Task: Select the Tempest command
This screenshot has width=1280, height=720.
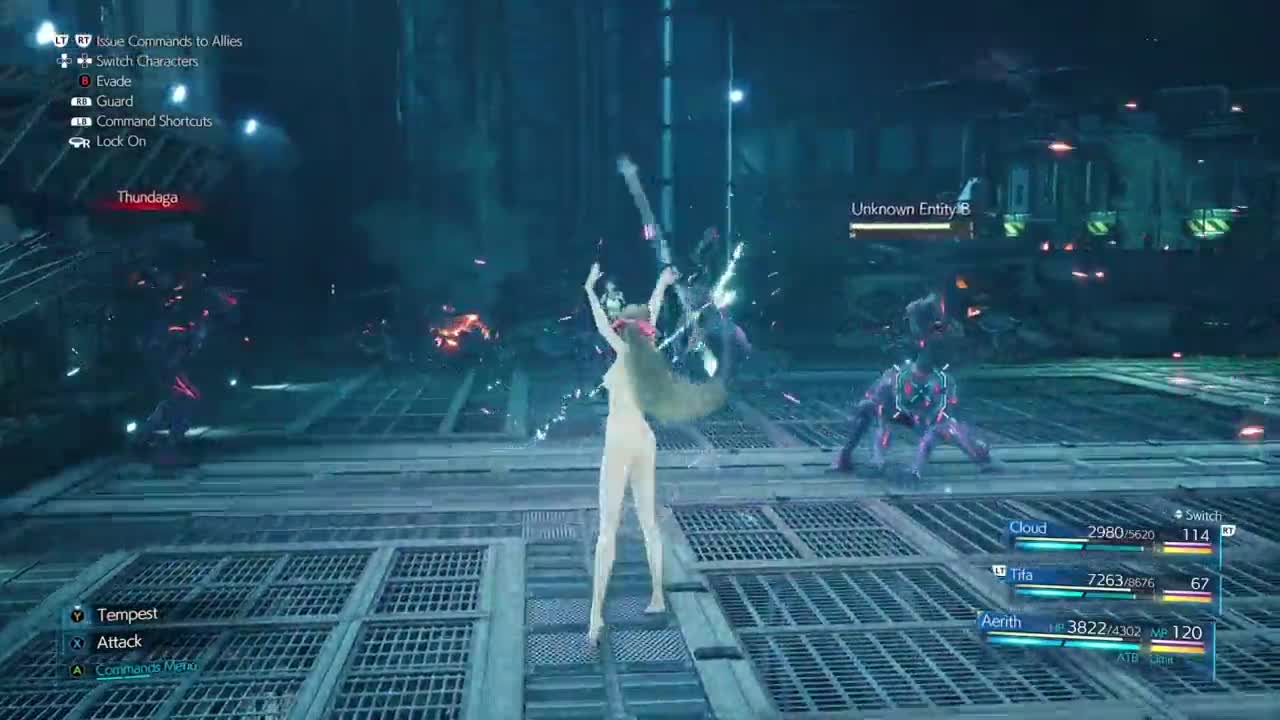Action: tap(126, 614)
